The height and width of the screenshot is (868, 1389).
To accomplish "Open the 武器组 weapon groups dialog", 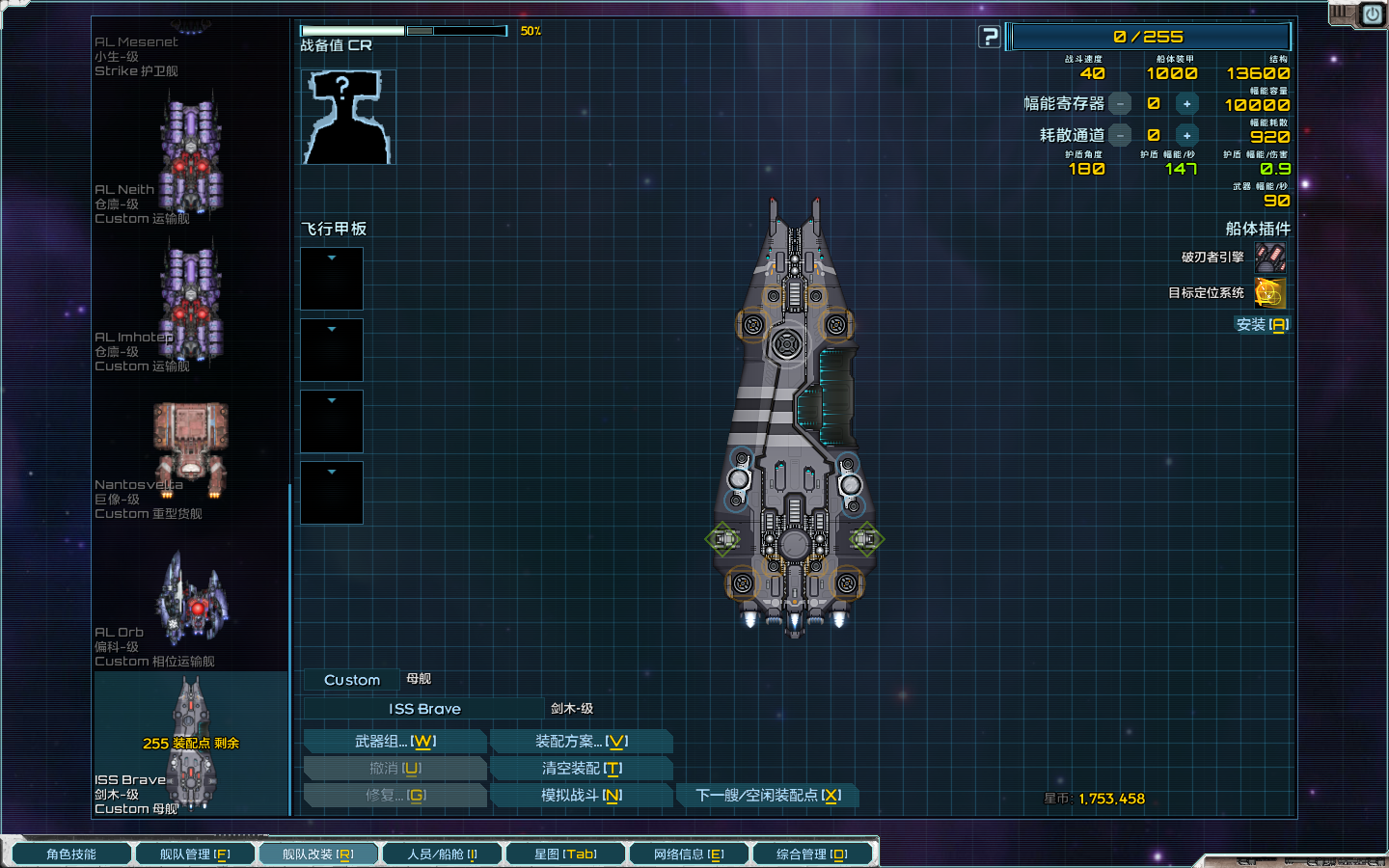I will click(x=395, y=742).
